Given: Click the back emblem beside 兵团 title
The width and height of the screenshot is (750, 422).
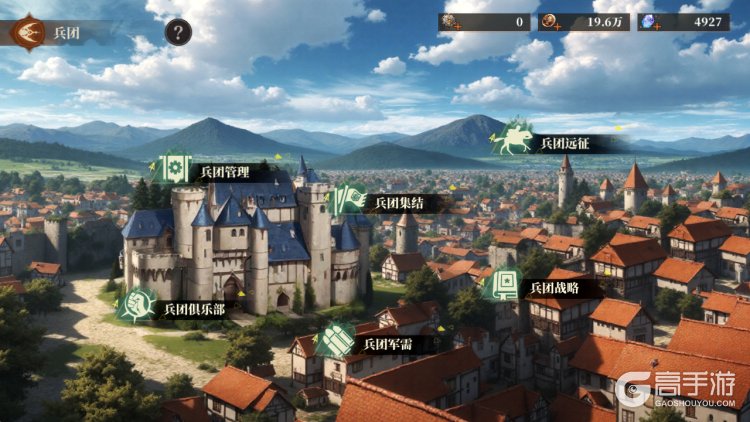Looking at the screenshot, I should (x=27, y=32).
